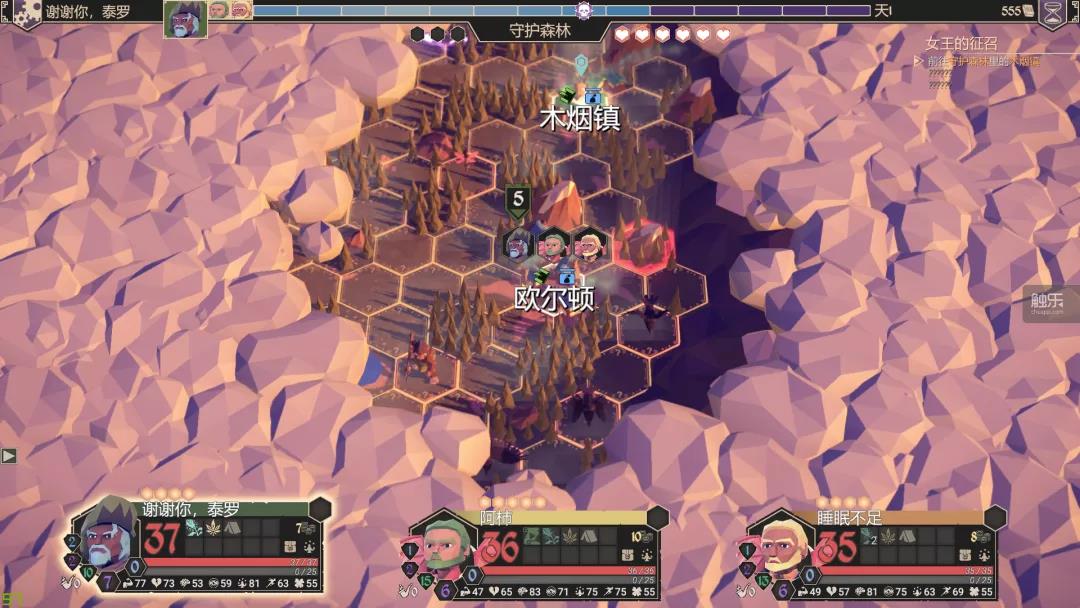Click the 木烟镇 town label
Image resolution: width=1080 pixels, height=608 pixels.
(x=580, y=119)
